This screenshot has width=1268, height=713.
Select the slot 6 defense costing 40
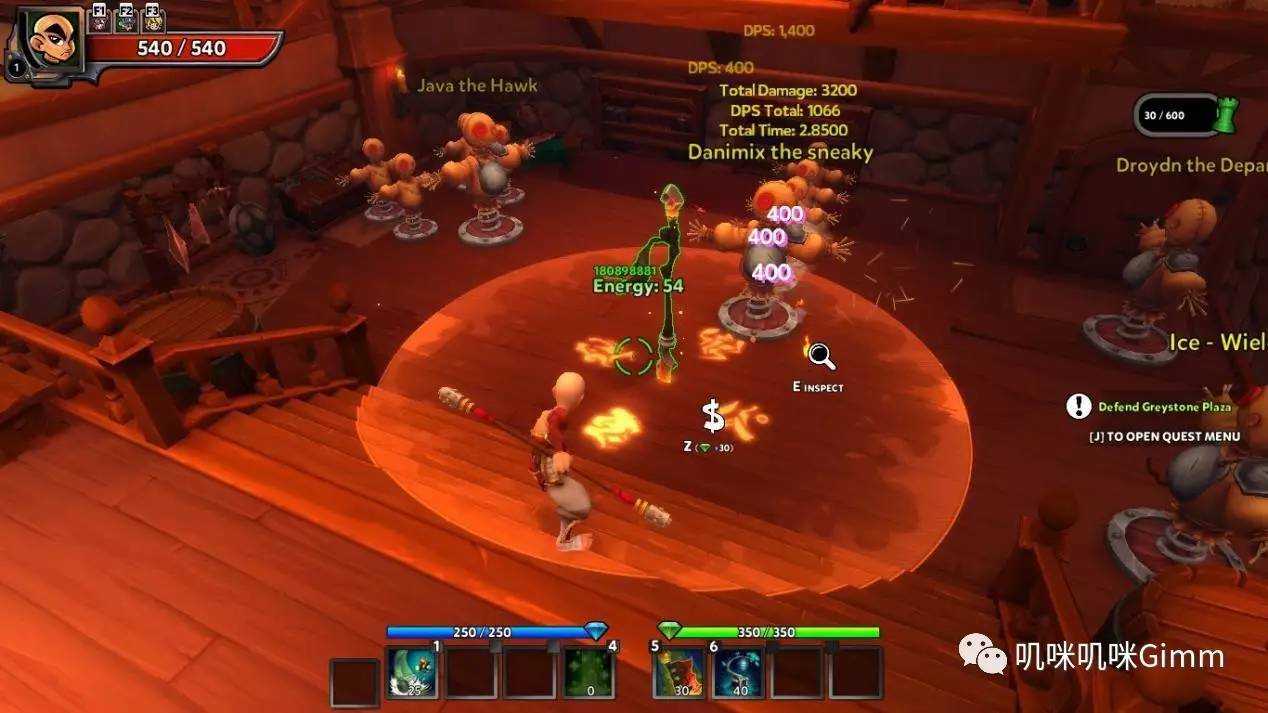coord(737,672)
